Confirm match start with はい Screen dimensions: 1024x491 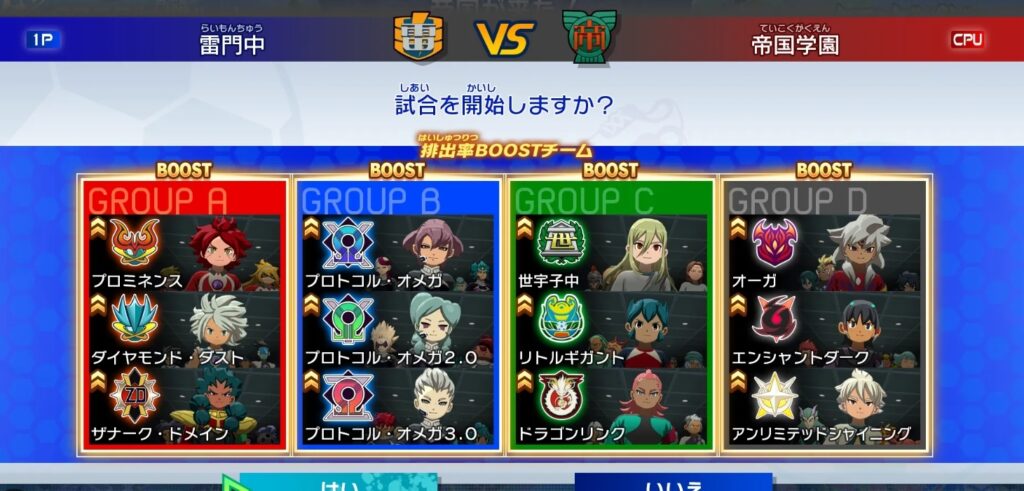[340, 482]
